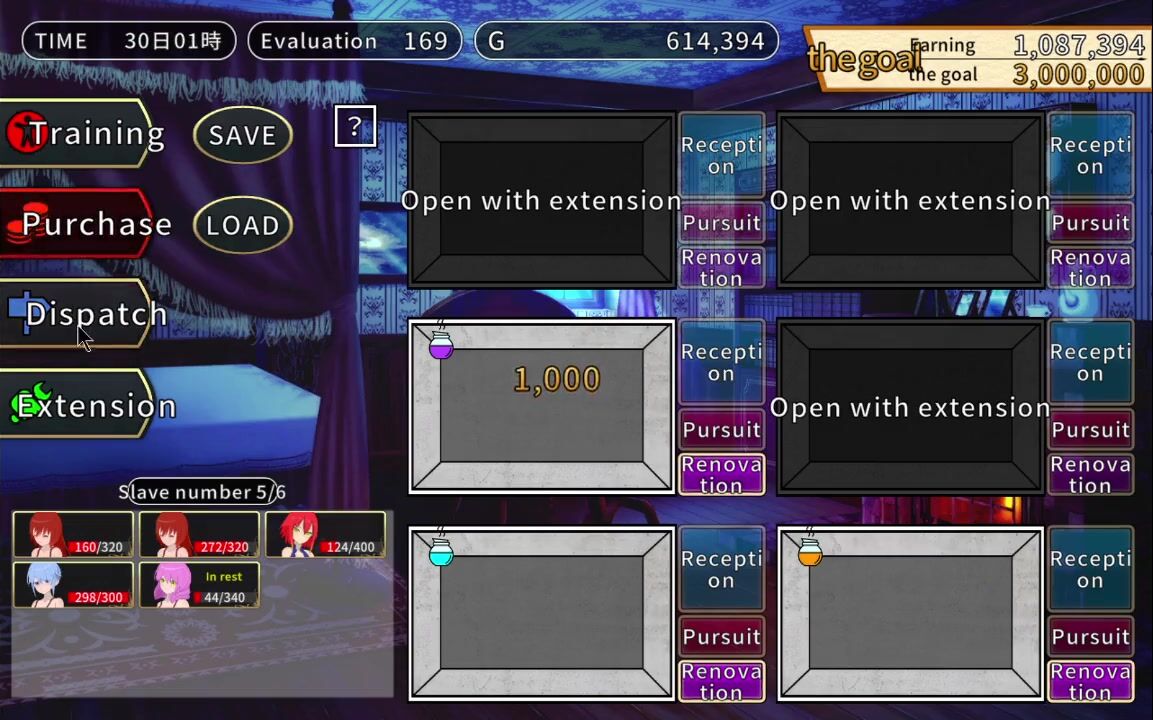Choose Reception for the cyan potion room
1153x720 pixels.
721,569
